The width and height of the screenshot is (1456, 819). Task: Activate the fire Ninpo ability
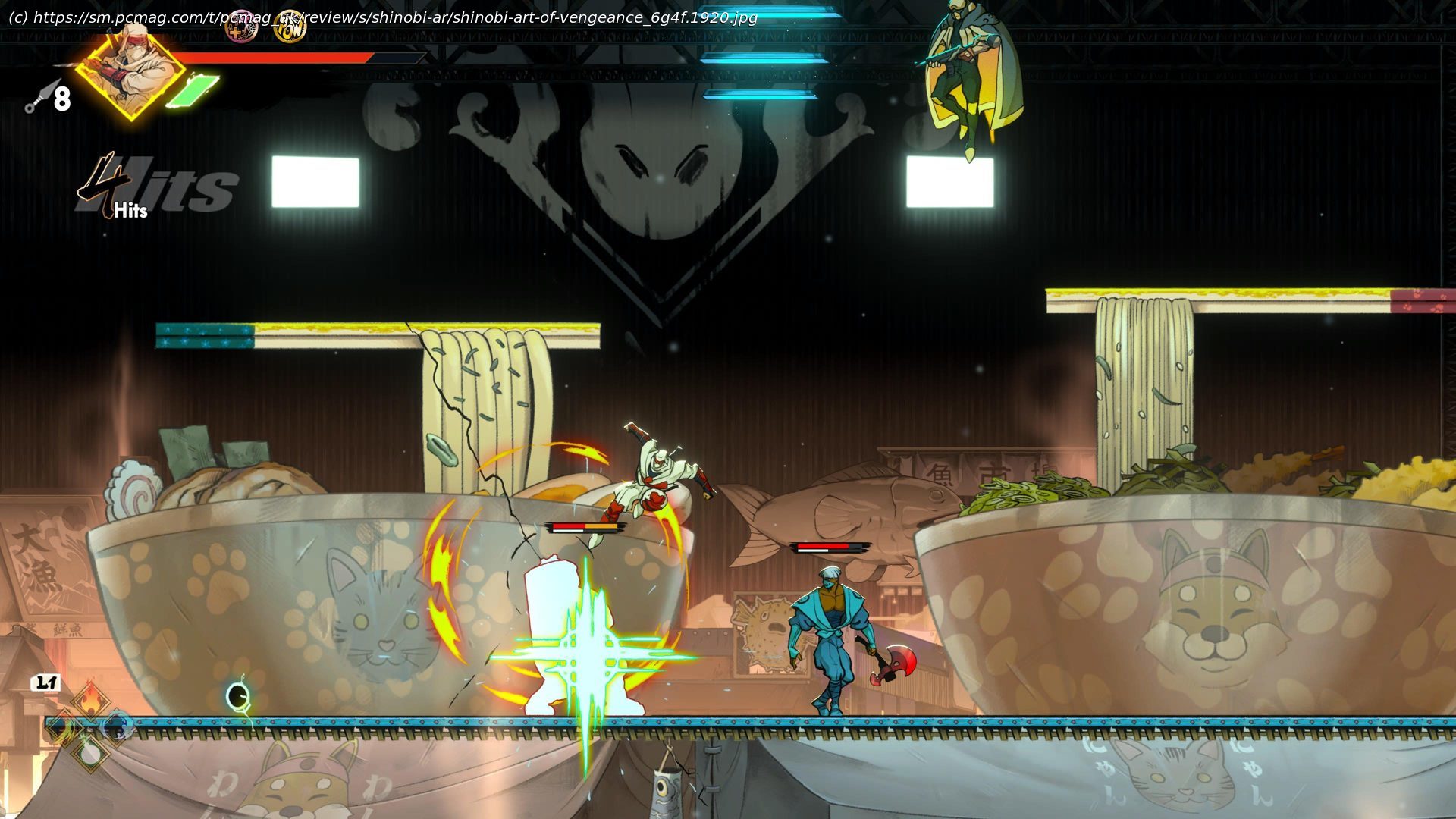point(90,701)
